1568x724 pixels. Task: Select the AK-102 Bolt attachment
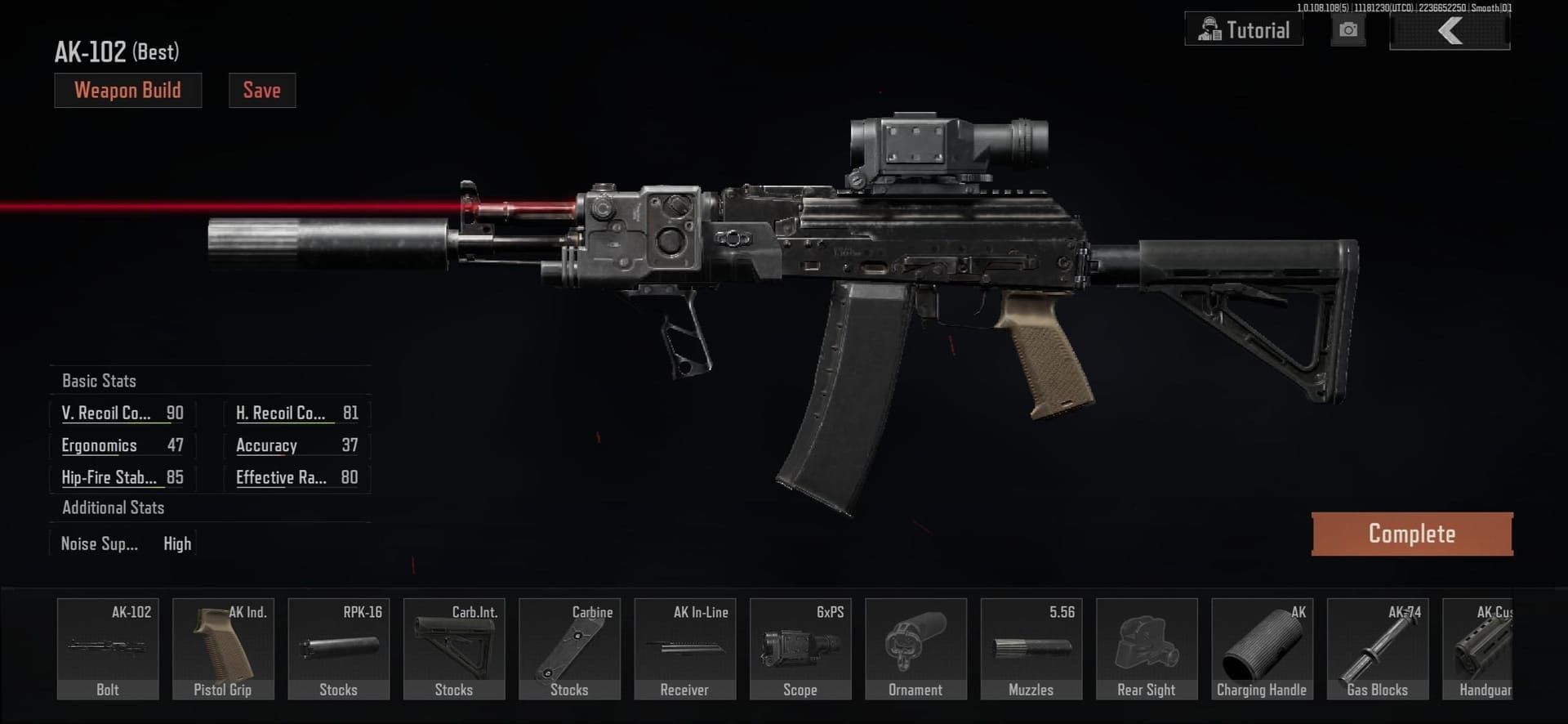click(x=107, y=648)
